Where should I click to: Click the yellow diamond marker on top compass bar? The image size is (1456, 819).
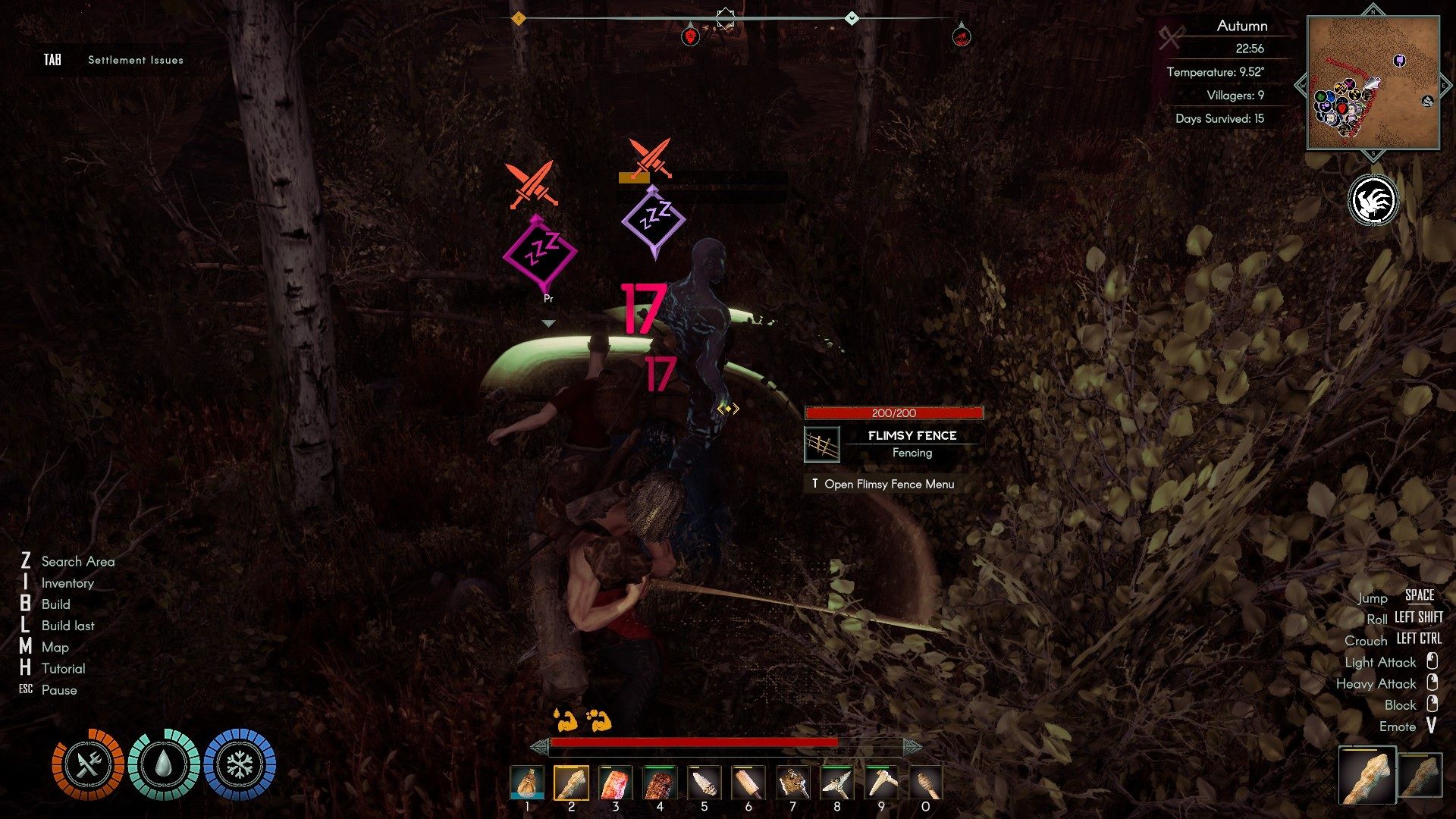pos(520,18)
